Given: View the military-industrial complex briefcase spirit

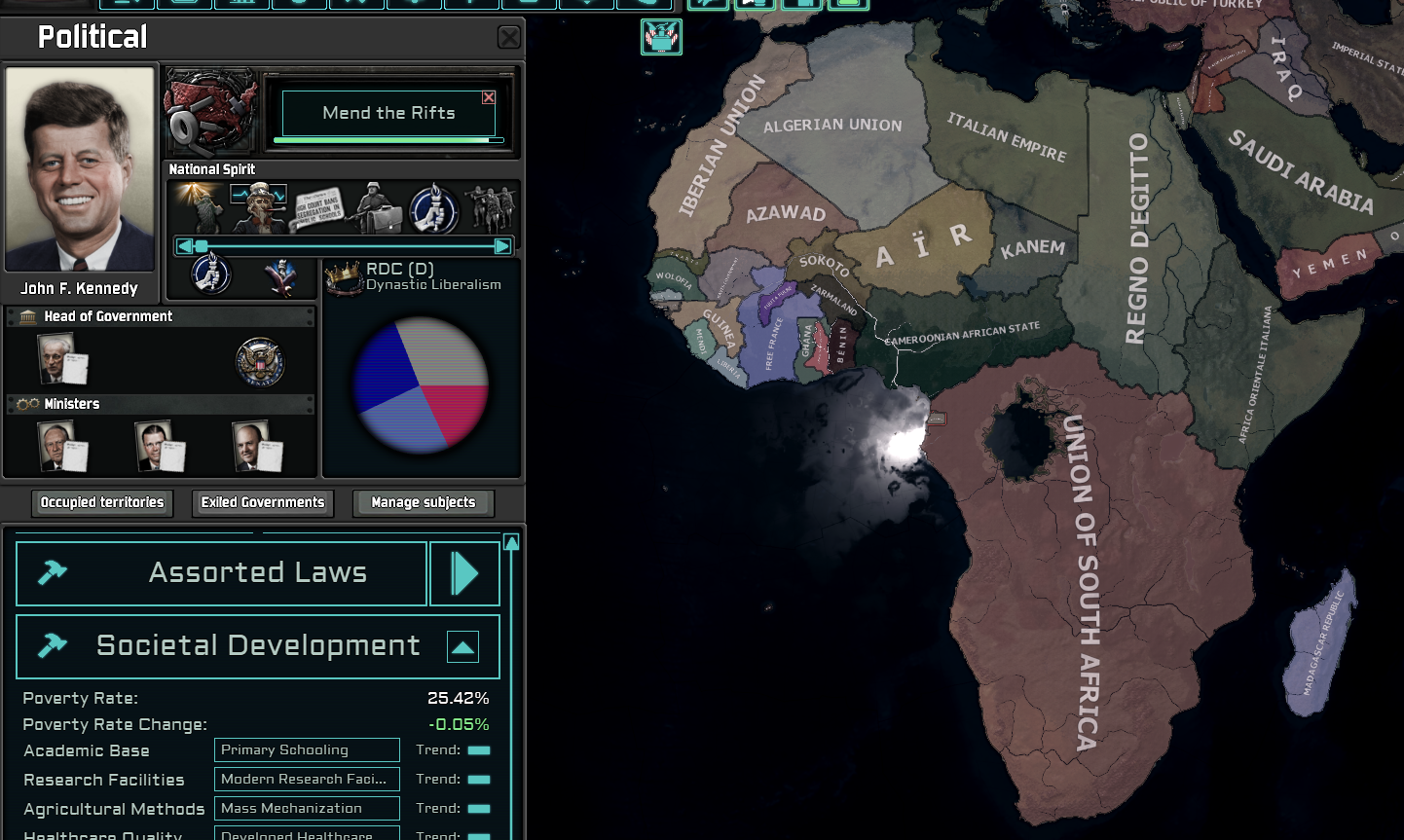Looking at the screenshot, I should click(x=380, y=207).
